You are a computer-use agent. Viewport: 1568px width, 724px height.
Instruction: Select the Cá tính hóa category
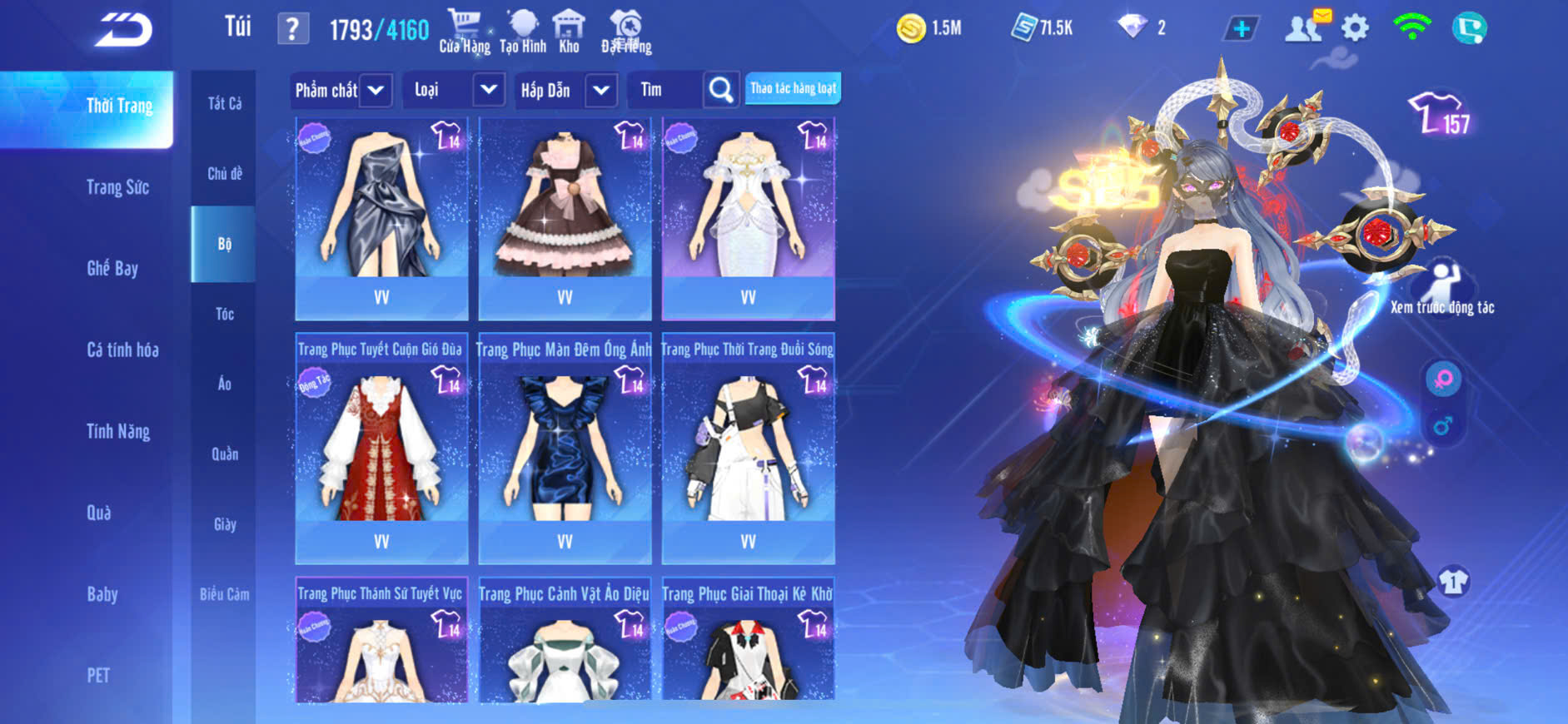122,350
